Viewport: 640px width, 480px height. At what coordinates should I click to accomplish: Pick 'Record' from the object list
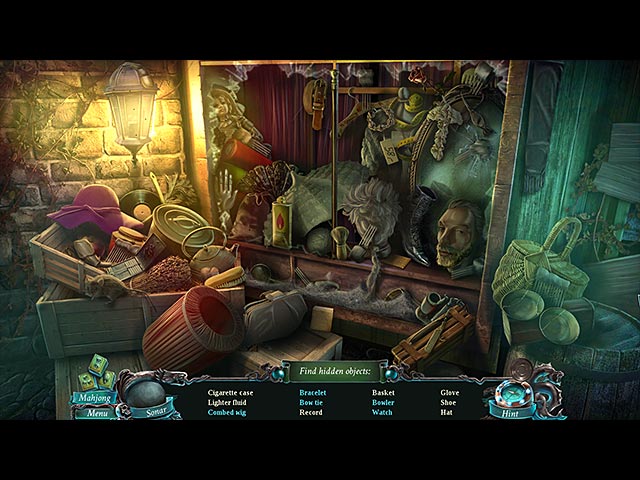[x=311, y=412]
